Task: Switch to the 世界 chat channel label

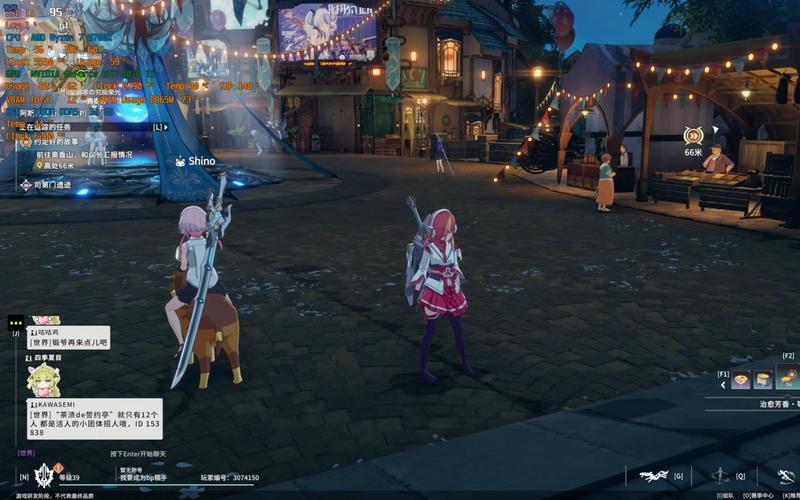Action: [x=26, y=453]
